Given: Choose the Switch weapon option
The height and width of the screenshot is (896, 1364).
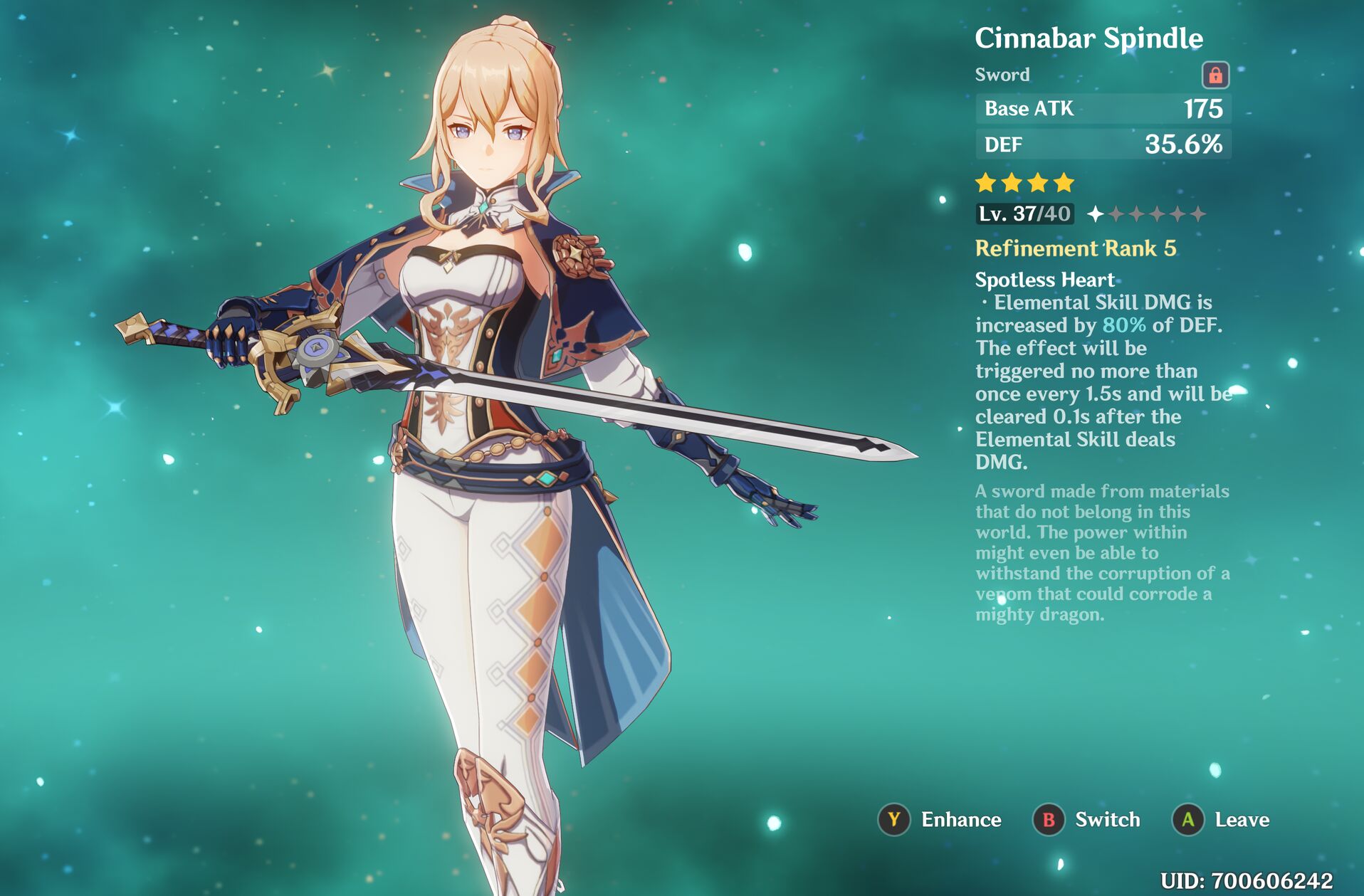Looking at the screenshot, I should pyautogui.click(x=1087, y=820).
